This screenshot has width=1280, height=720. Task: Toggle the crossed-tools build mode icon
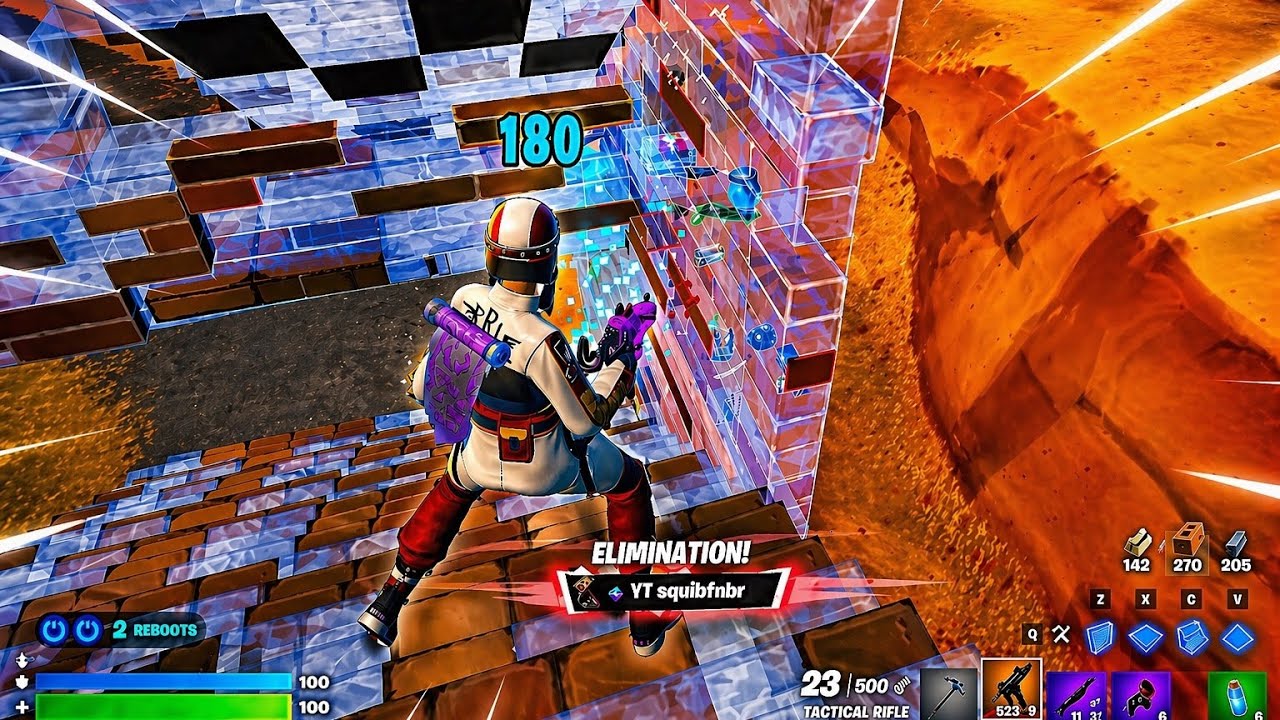[1061, 634]
